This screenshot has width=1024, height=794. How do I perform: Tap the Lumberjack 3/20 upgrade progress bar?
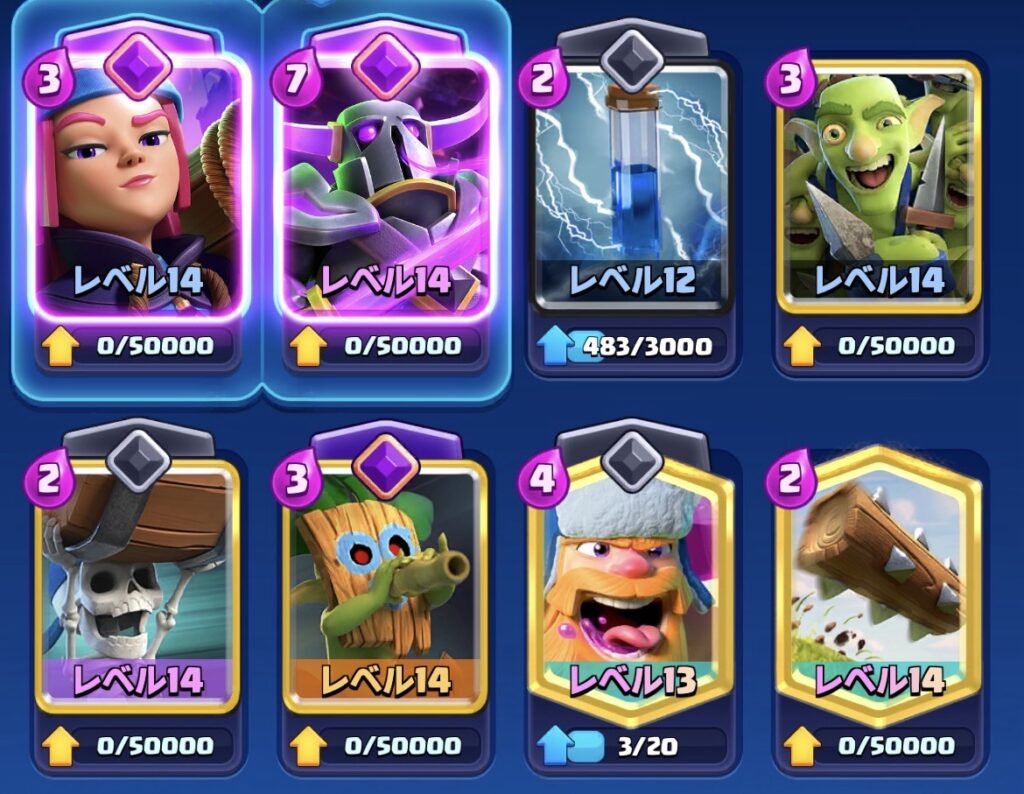click(x=630, y=745)
